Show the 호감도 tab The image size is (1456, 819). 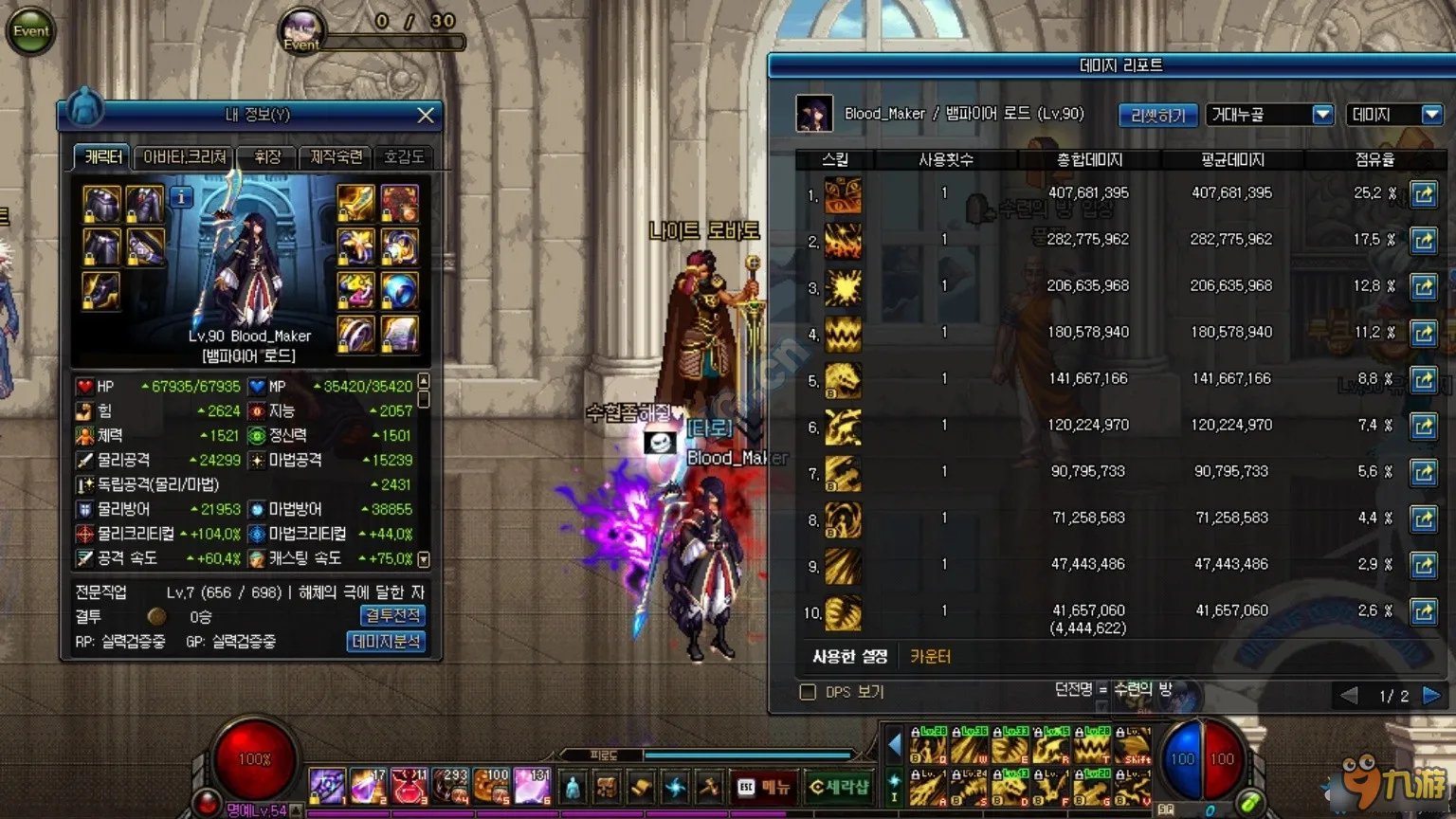pos(404,157)
